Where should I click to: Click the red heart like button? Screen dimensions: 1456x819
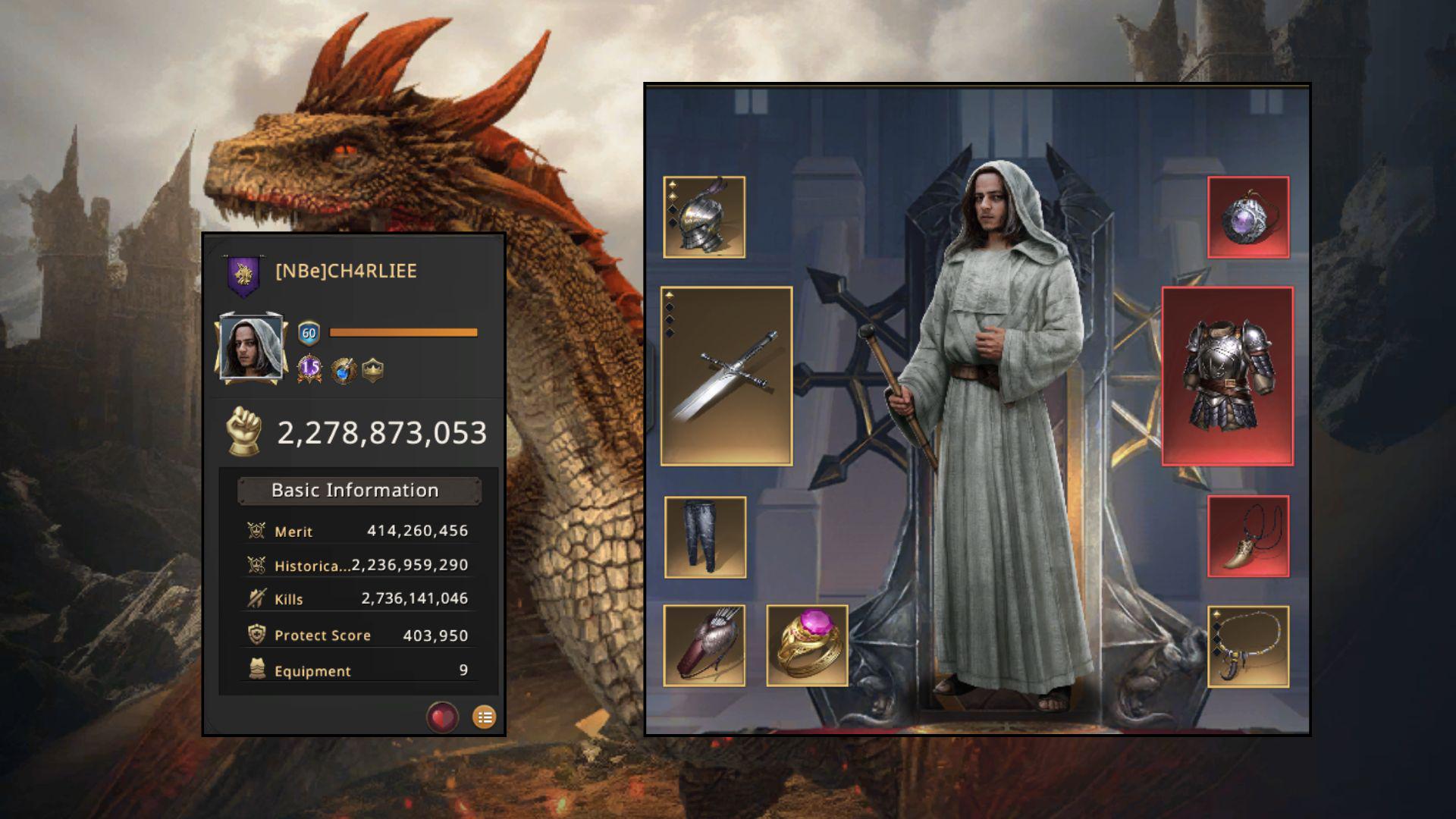point(442,717)
